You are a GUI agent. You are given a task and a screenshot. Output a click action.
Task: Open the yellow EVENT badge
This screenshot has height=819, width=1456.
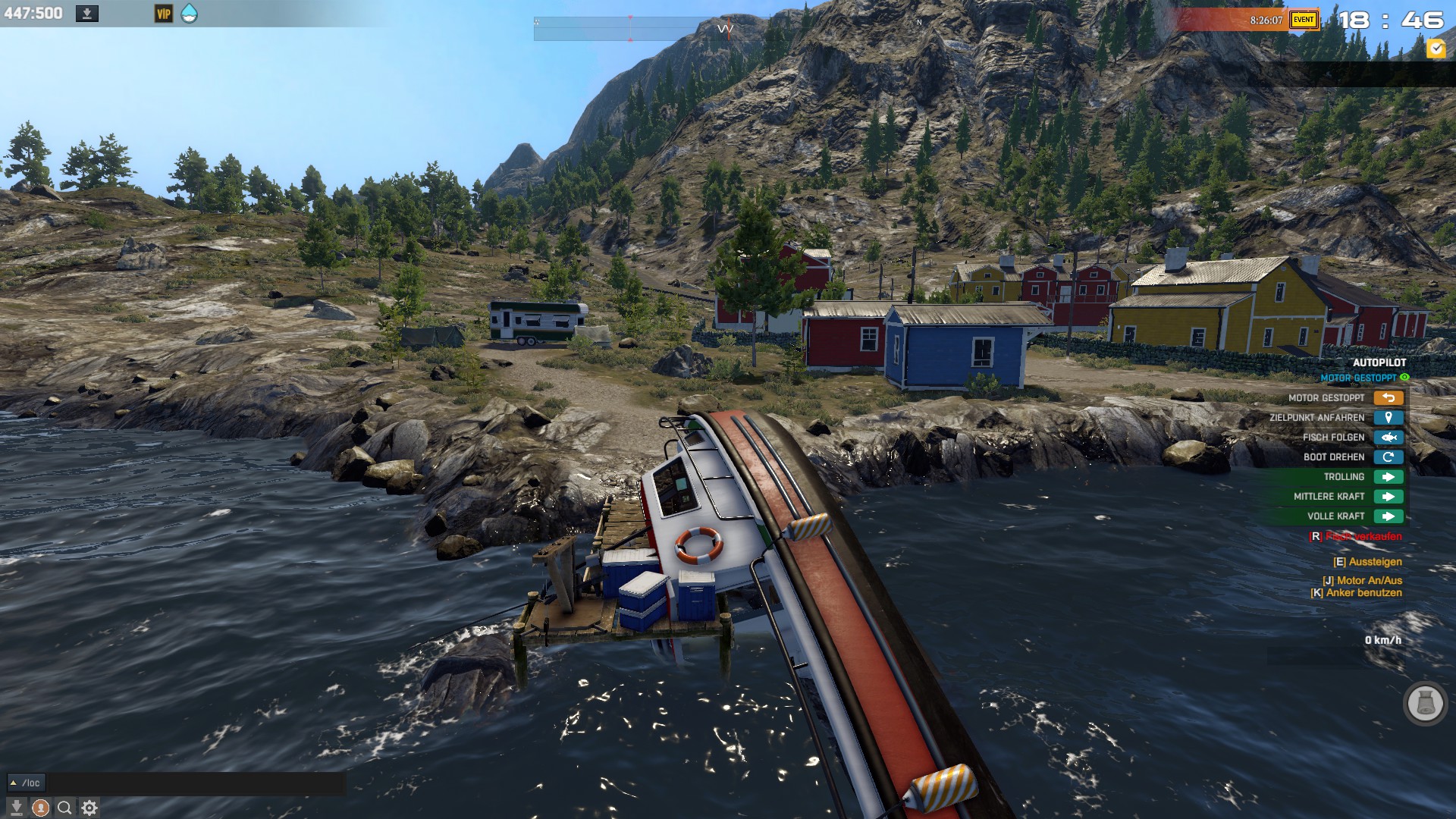[x=1304, y=20]
